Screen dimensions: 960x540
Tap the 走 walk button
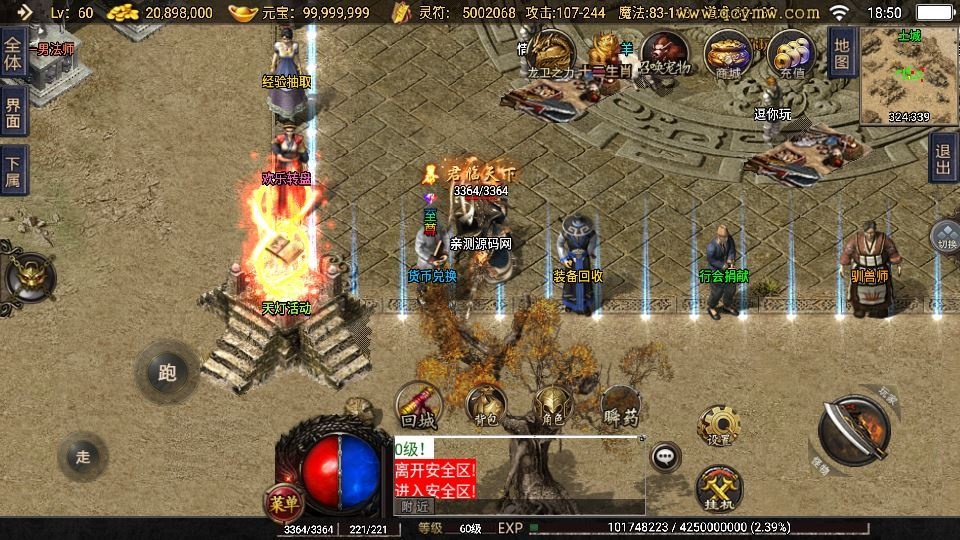(x=82, y=457)
